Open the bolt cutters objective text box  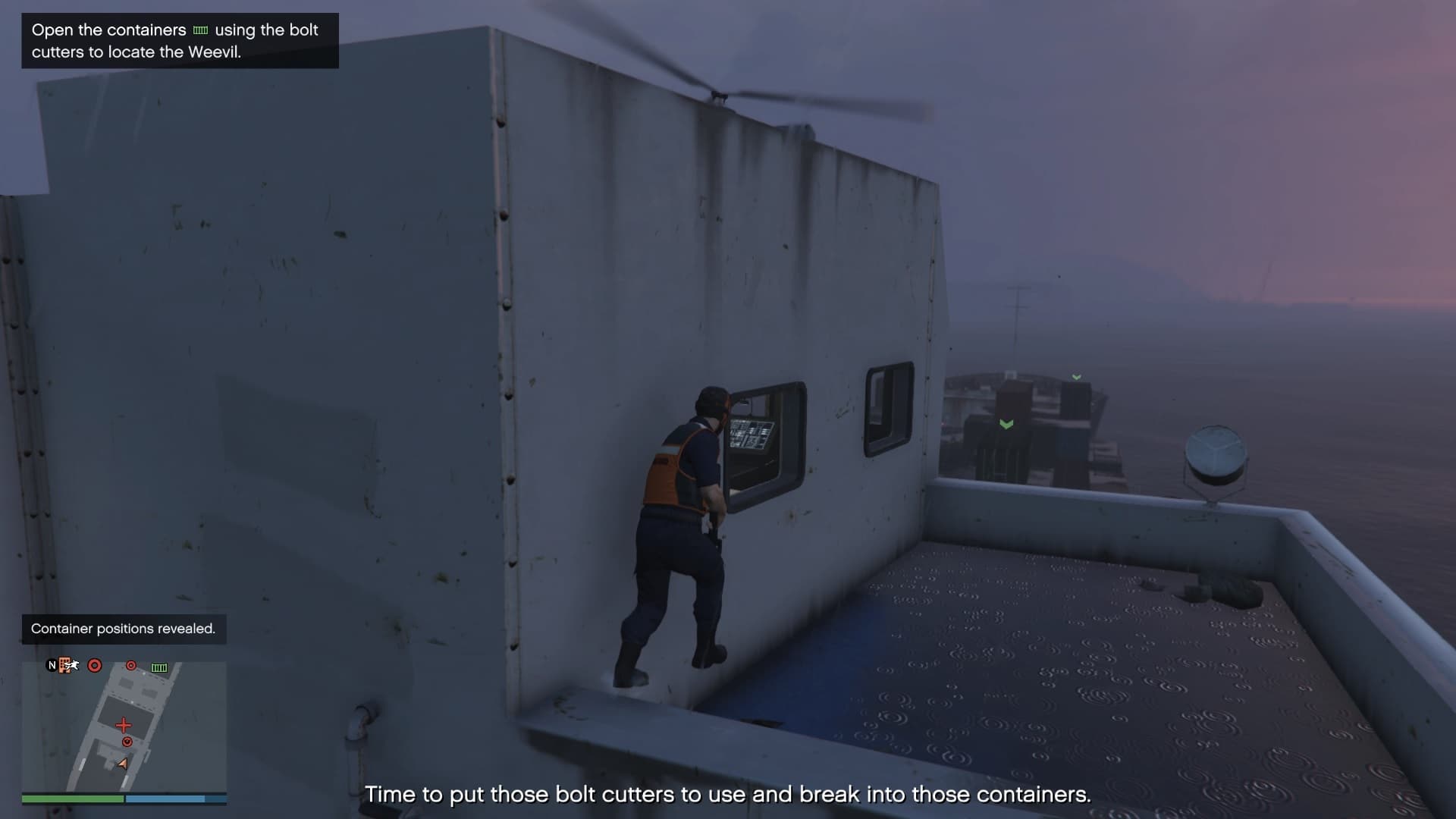point(180,41)
